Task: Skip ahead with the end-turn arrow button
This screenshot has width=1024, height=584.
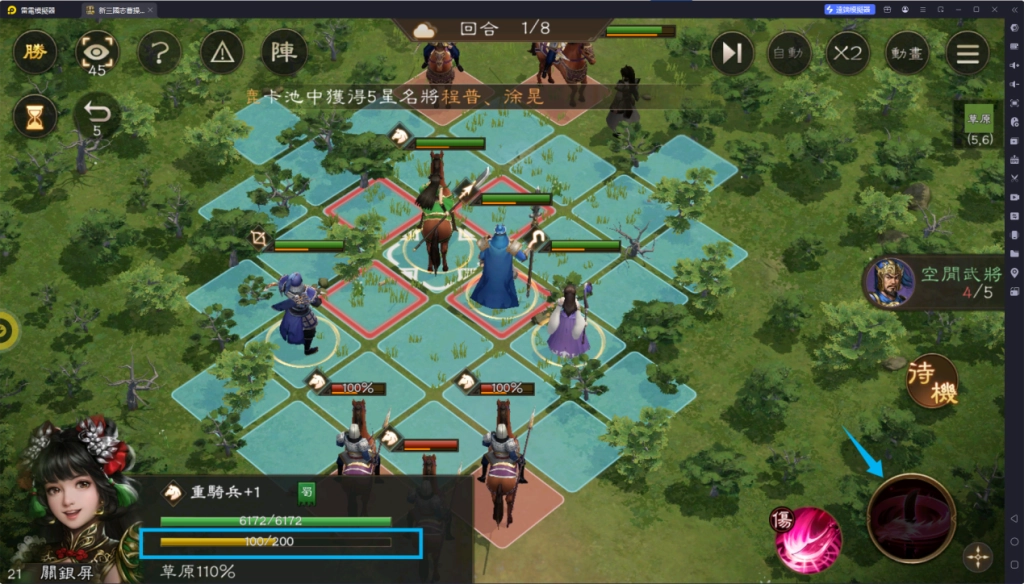Action: click(733, 53)
